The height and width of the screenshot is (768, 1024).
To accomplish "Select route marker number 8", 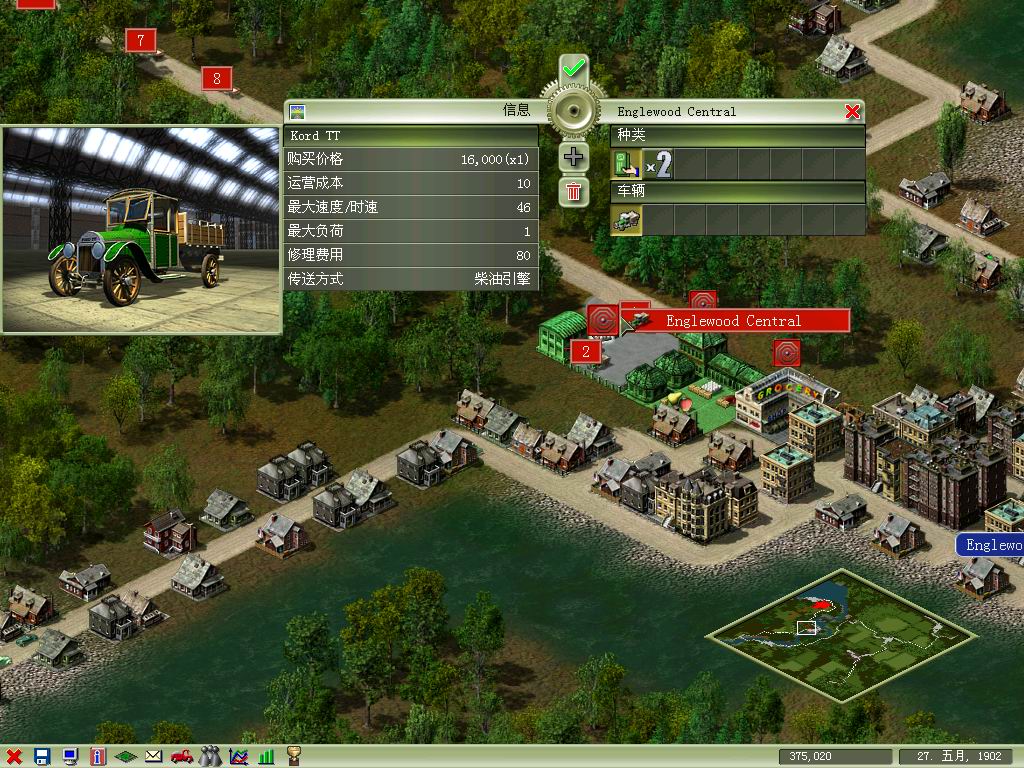I will pyautogui.click(x=217, y=78).
